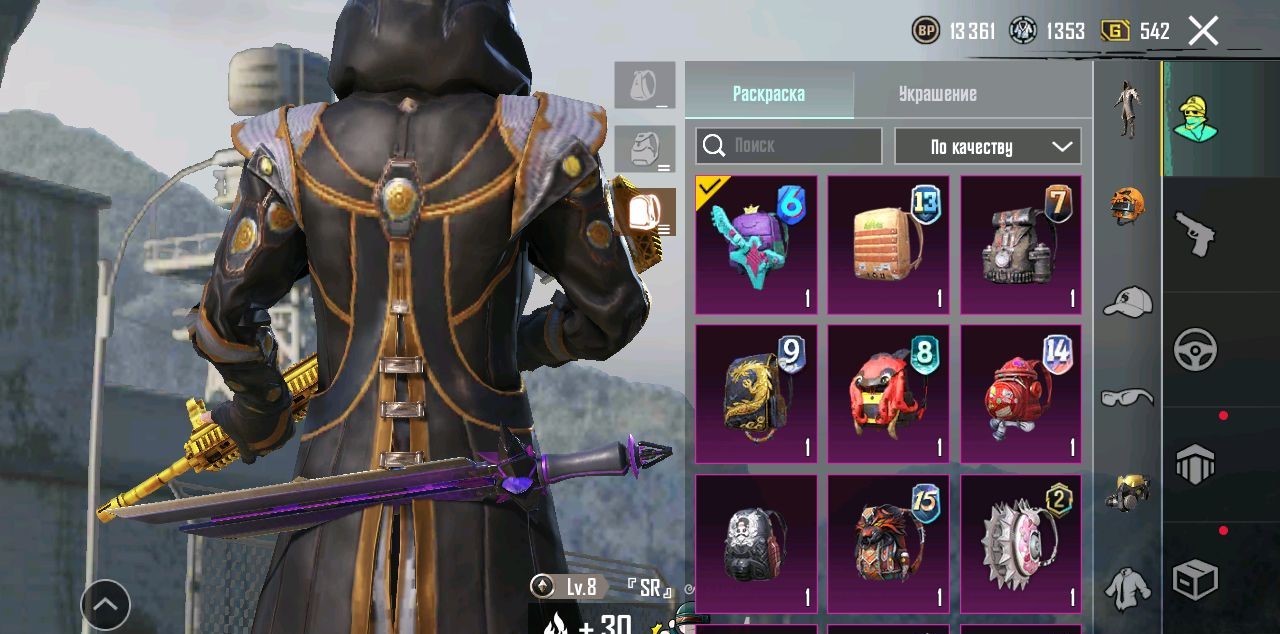Open the steering wheel vehicles category

[x=1196, y=350]
